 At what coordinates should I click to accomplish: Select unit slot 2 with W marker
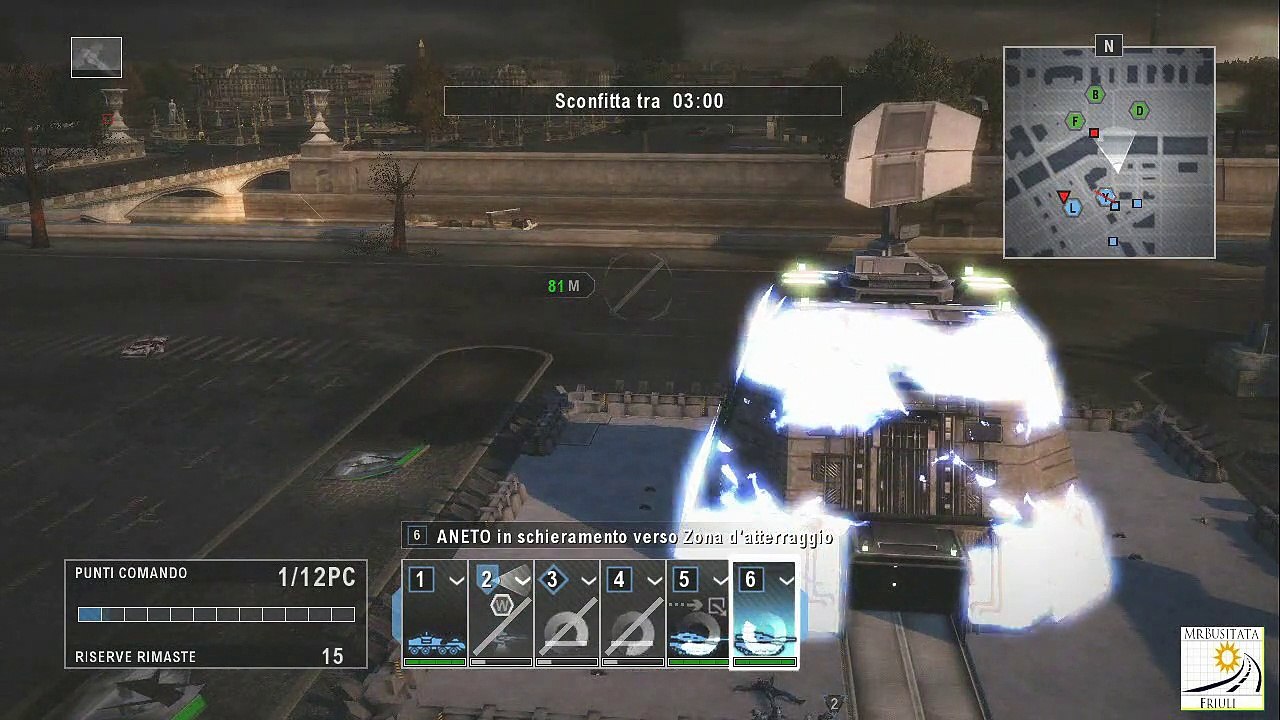click(x=501, y=613)
